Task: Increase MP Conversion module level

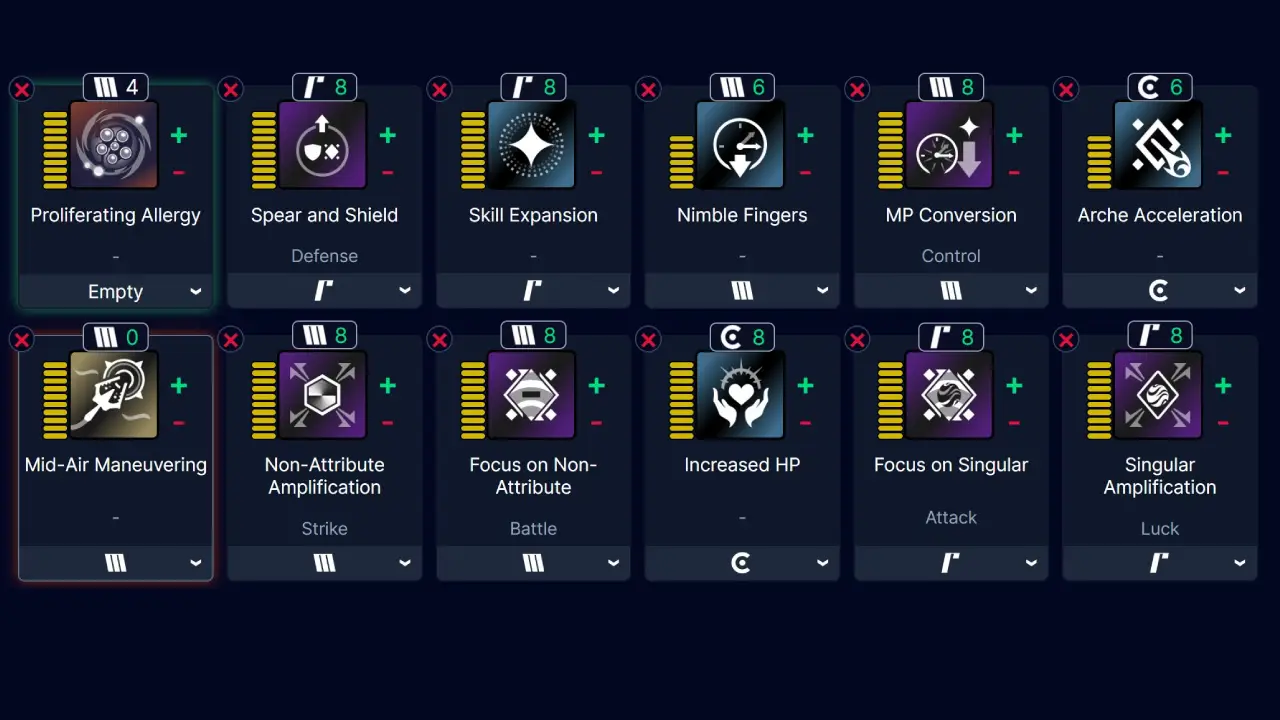Action: pyautogui.click(x=1014, y=135)
